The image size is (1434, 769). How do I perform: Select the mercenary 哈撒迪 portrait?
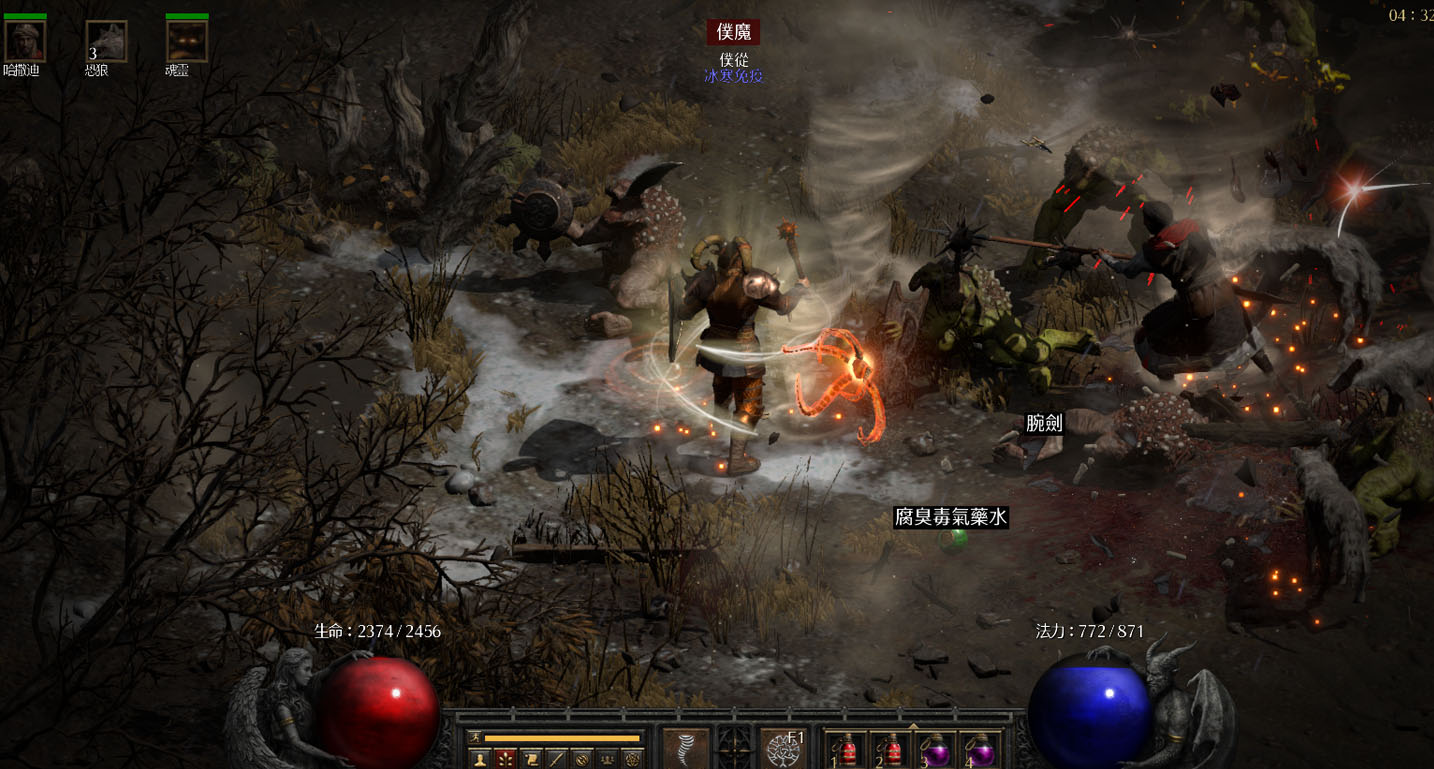click(x=25, y=42)
